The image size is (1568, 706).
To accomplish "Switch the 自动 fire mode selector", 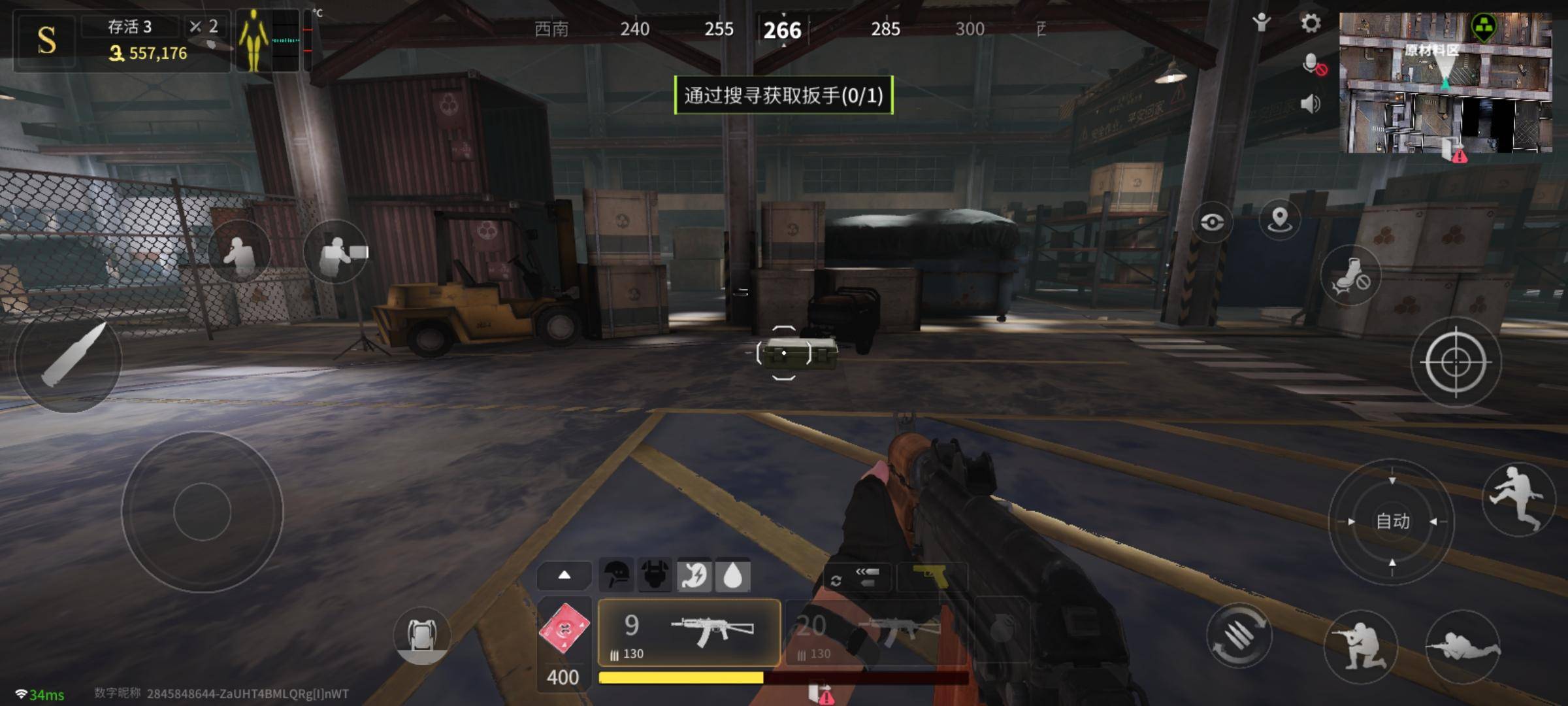I will (x=1392, y=522).
